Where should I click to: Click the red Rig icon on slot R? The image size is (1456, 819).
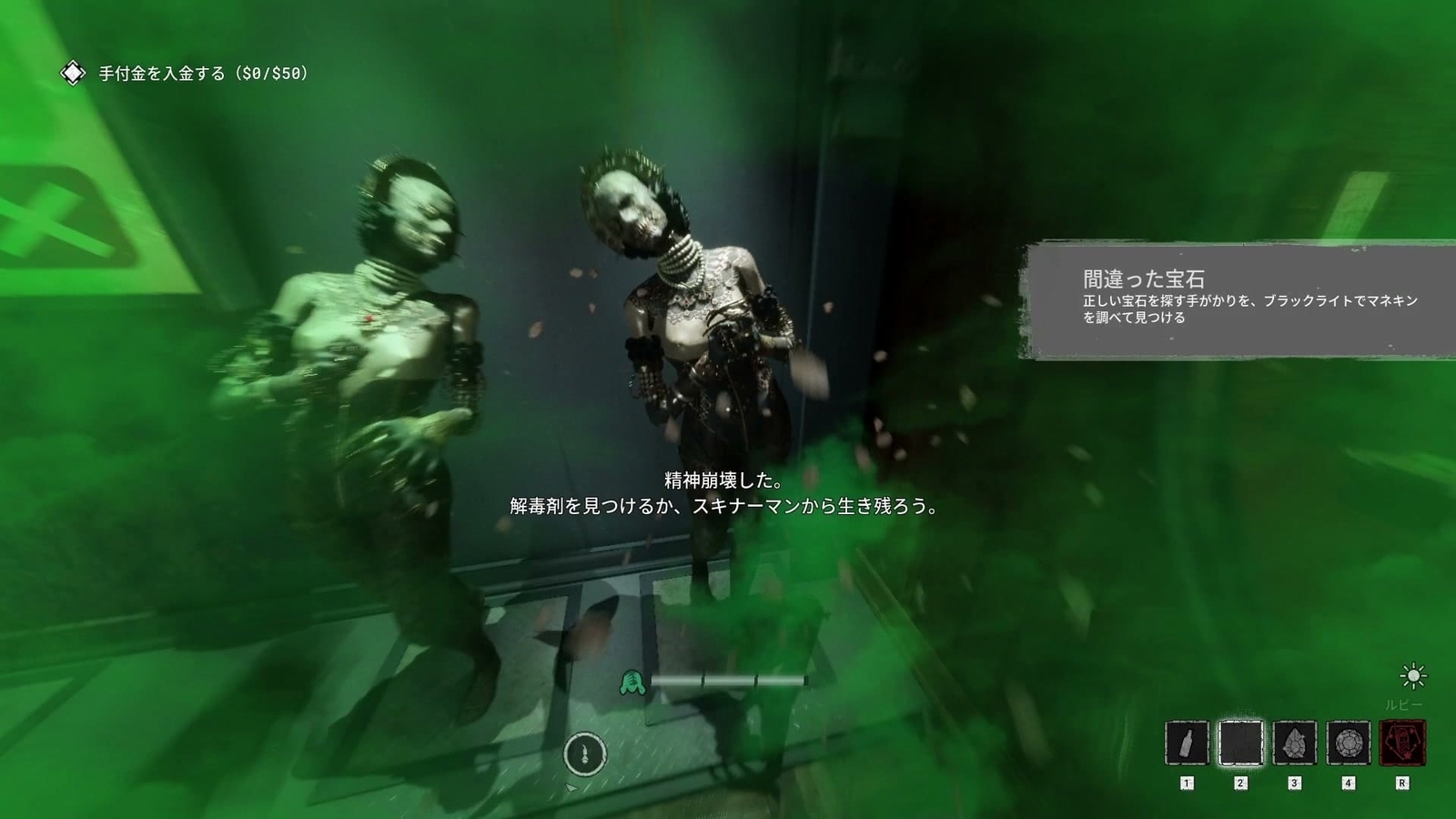[1400, 742]
